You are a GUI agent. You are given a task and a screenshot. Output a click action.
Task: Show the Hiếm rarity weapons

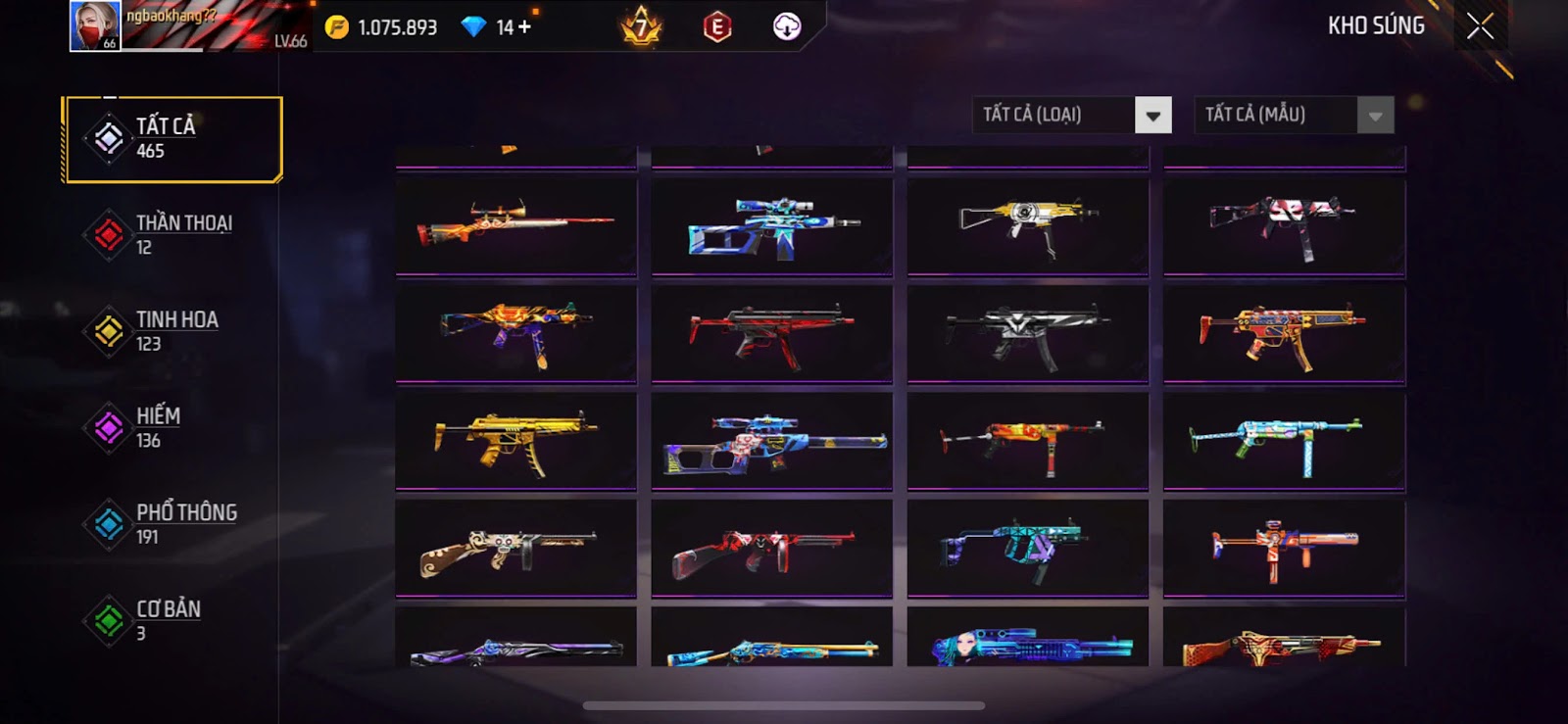coord(172,427)
